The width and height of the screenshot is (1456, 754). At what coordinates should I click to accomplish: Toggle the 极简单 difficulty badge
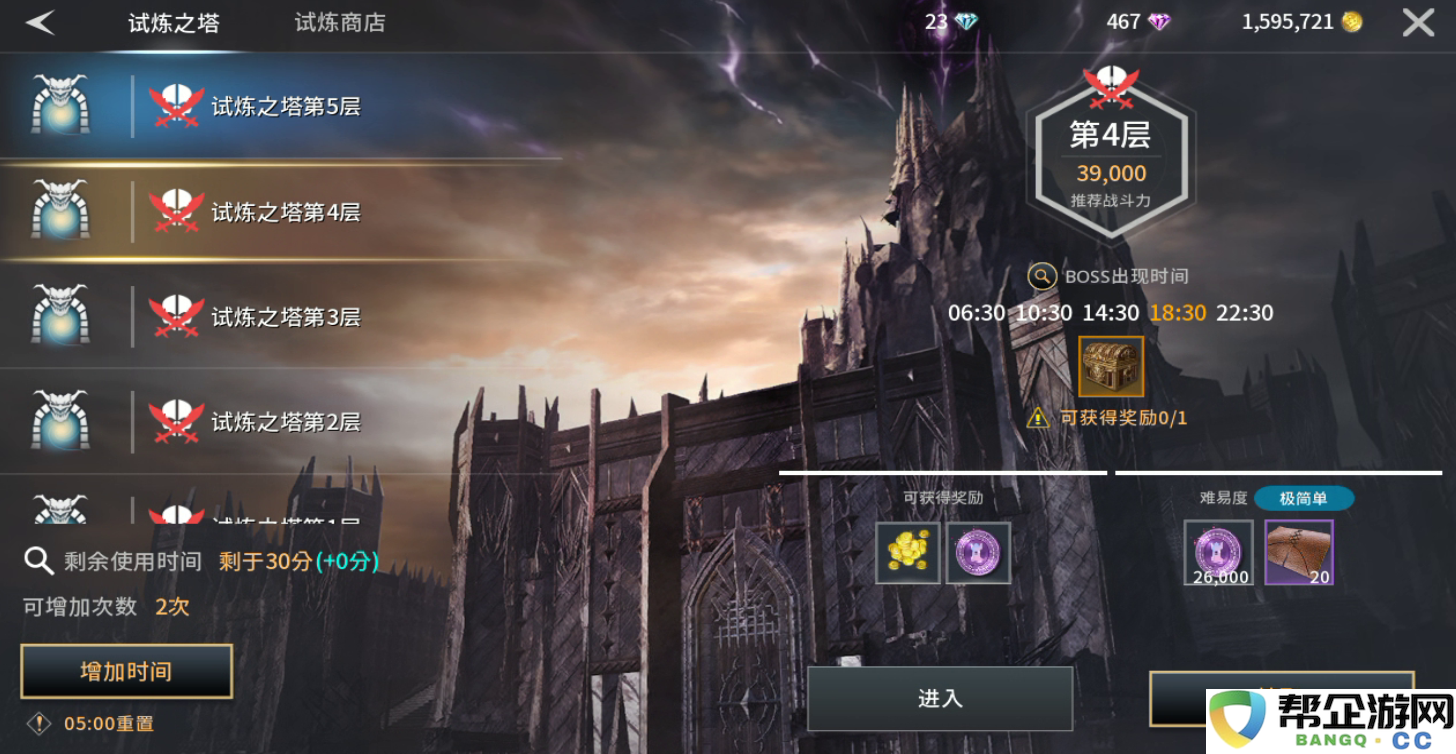coord(1303,498)
